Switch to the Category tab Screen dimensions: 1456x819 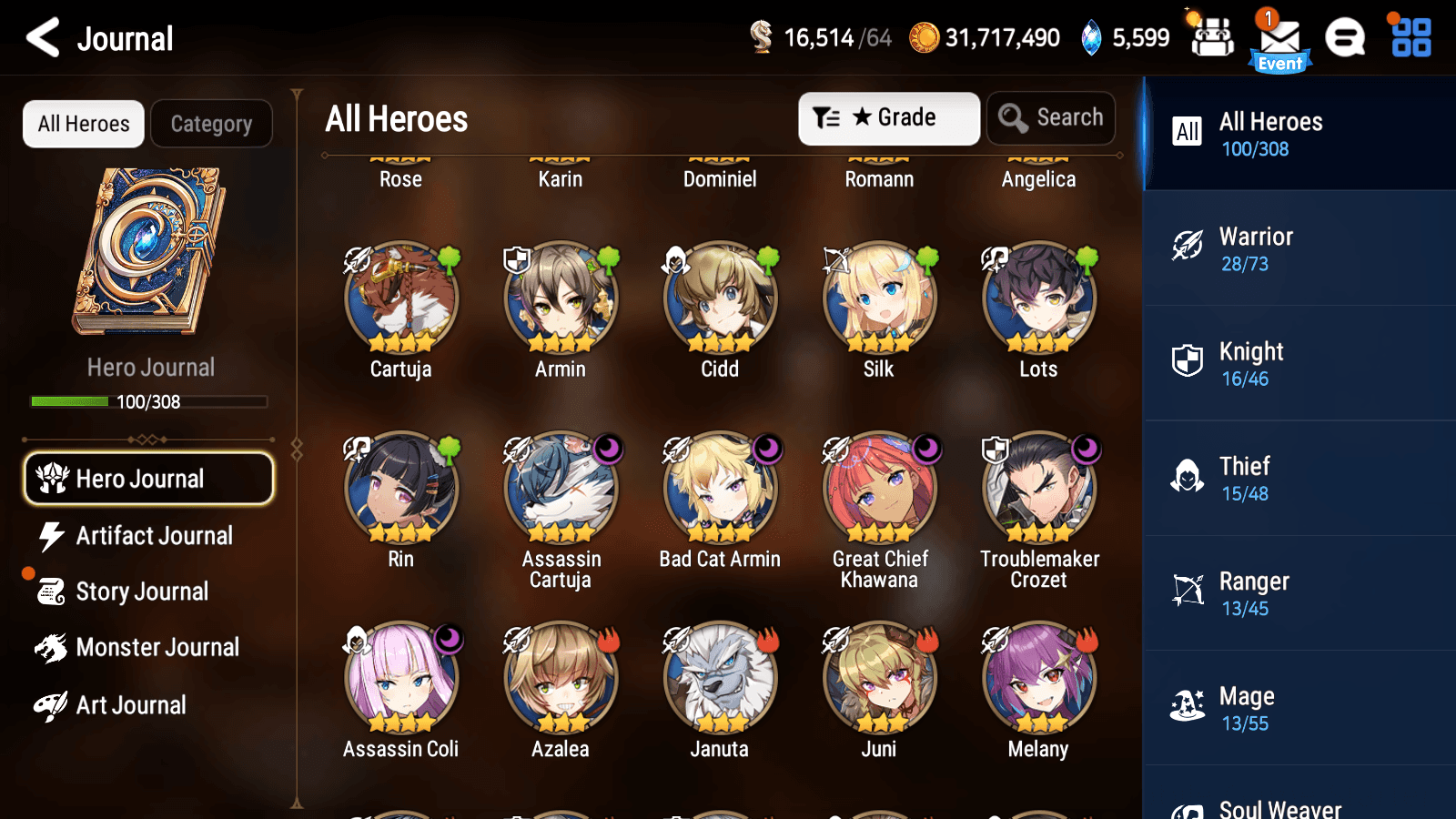(x=211, y=124)
